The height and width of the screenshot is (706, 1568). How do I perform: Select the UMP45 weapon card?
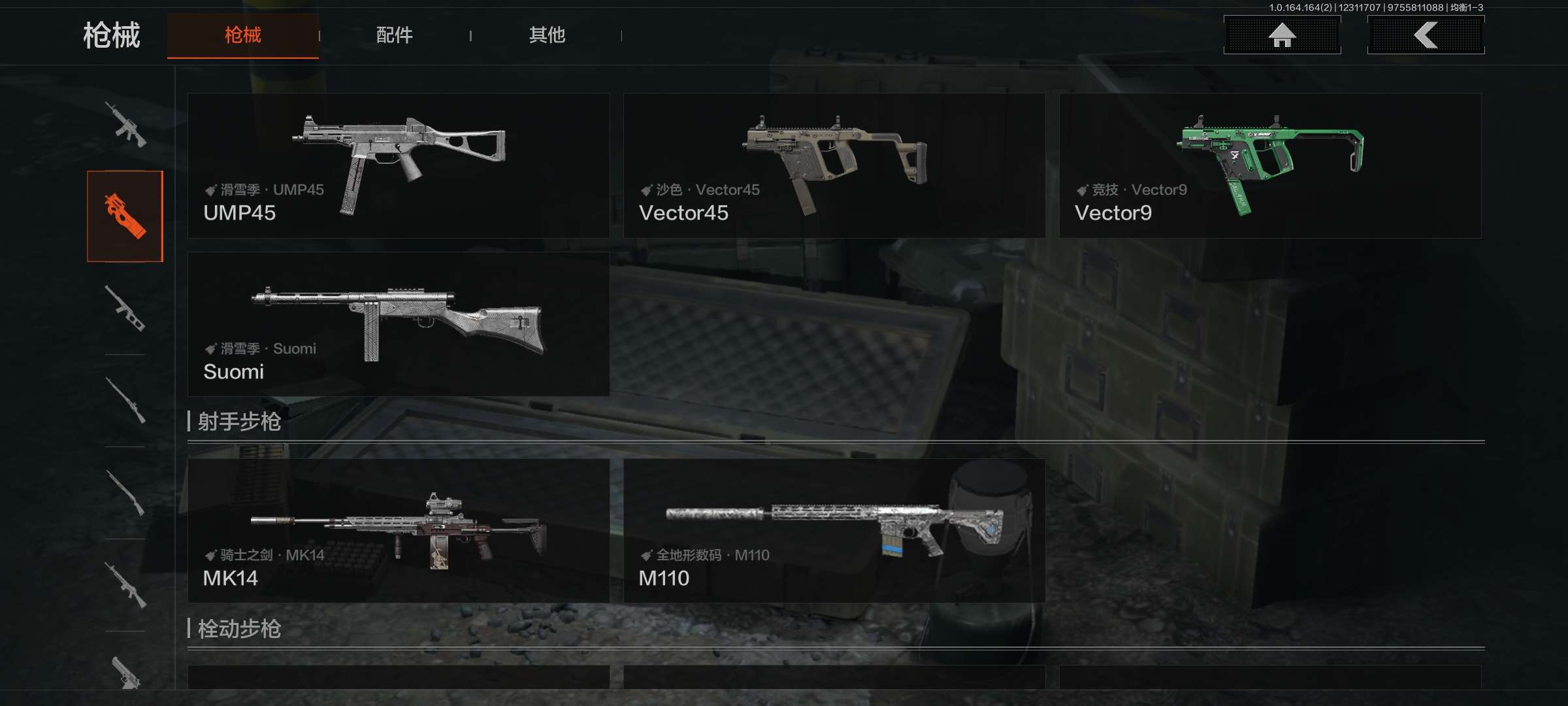[x=399, y=165]
